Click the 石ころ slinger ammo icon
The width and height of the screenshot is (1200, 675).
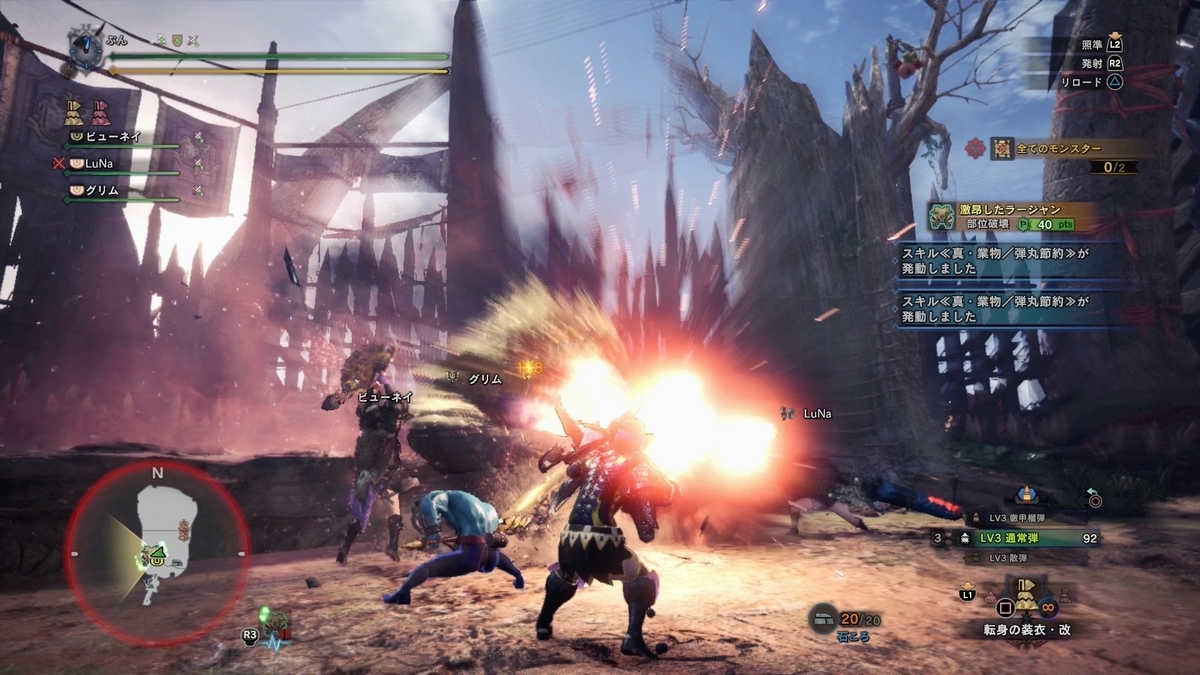coord(823,620)
